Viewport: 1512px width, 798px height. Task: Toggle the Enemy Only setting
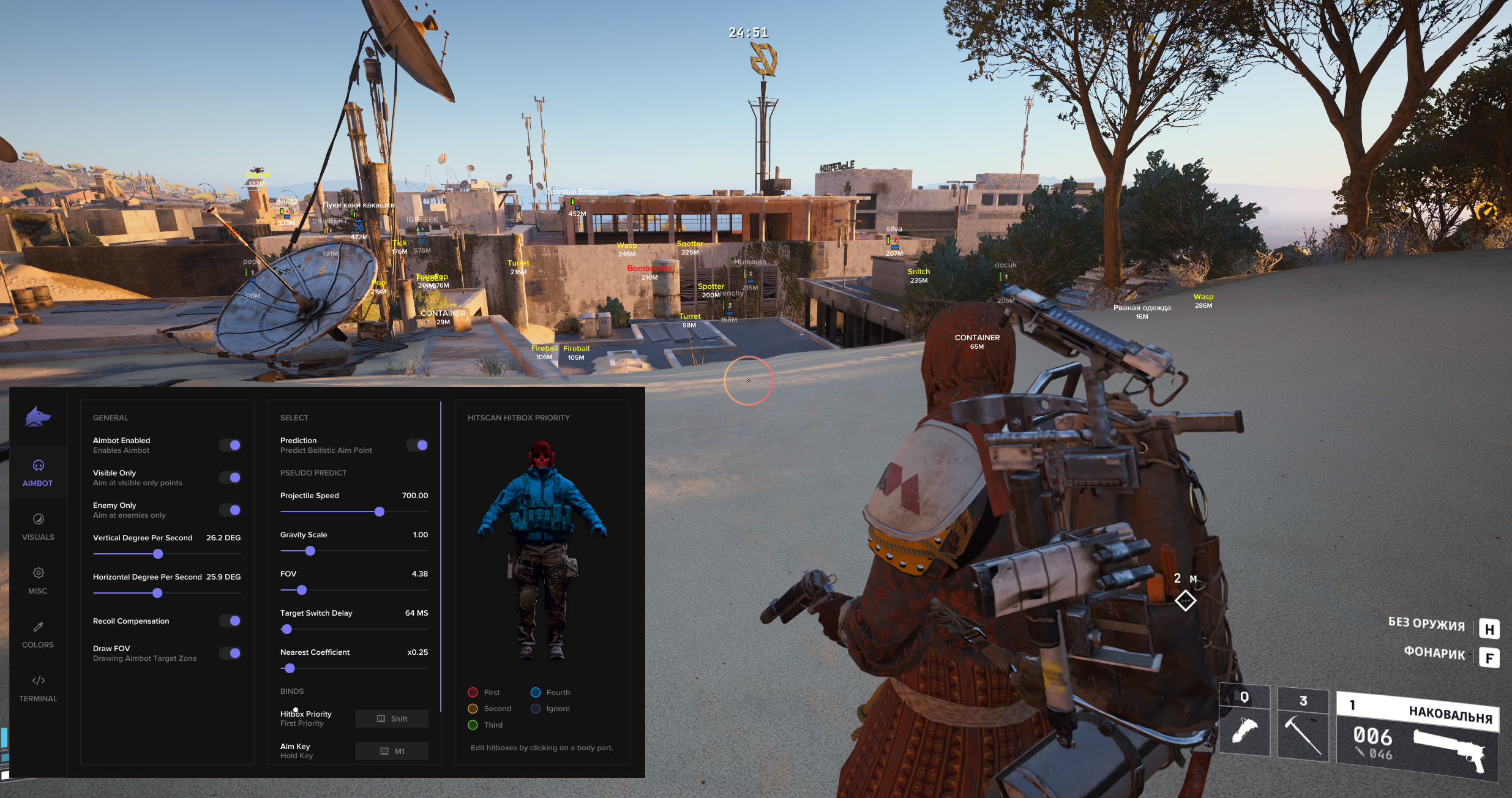tap(230, 510)
